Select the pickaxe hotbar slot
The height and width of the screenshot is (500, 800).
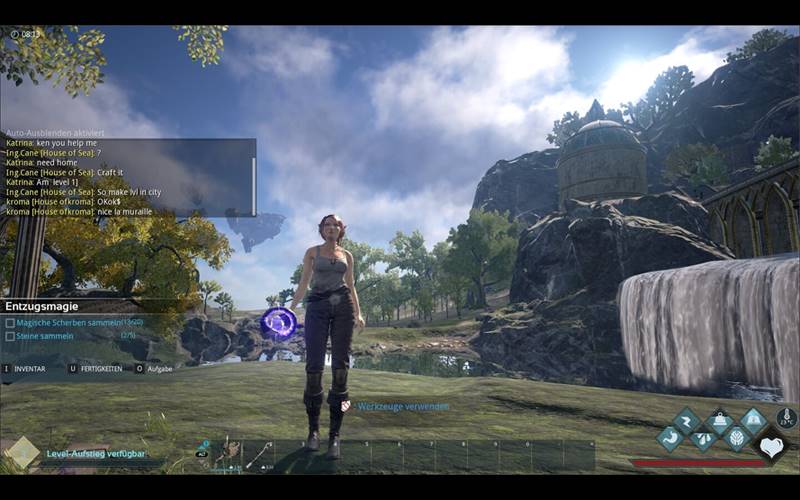point(258,455)
